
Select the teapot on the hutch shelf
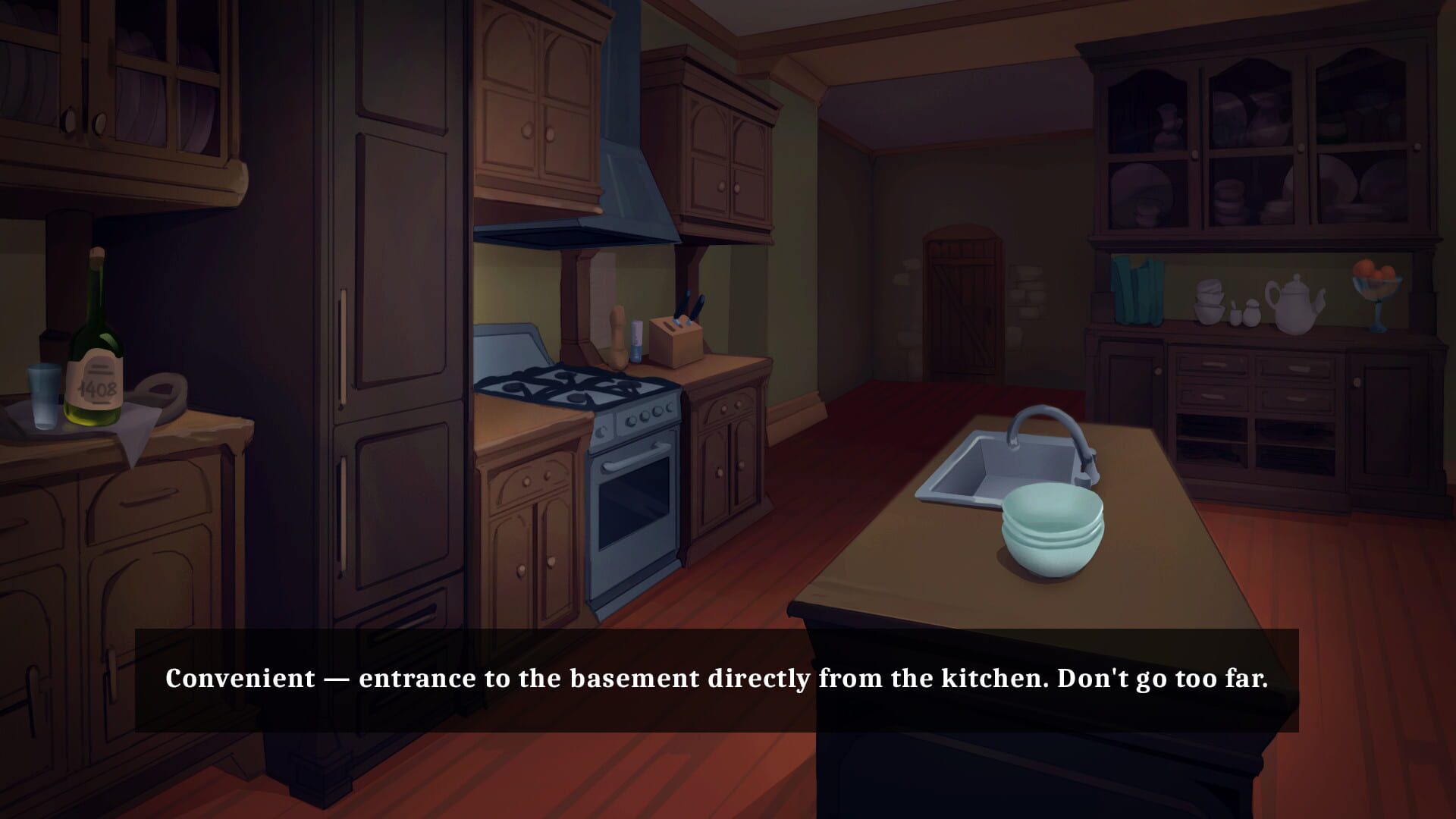[1294, 306]
